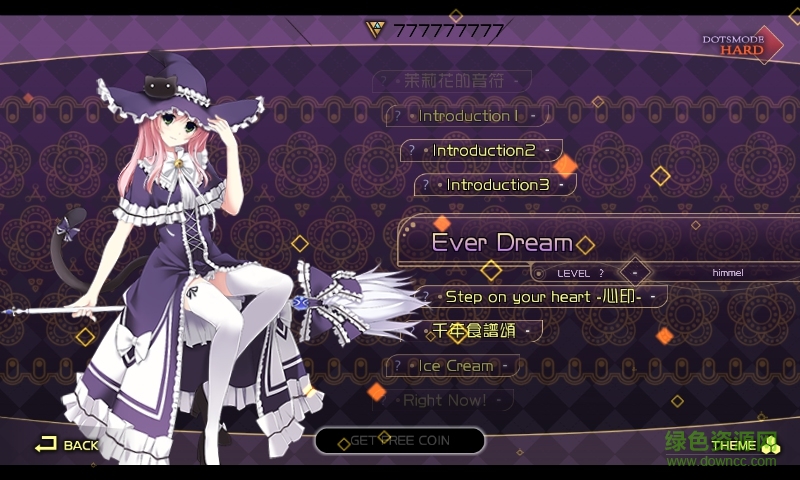Choose the Right Now! song
This screenshot has width=800, height=480.
[x=445, y=401]
